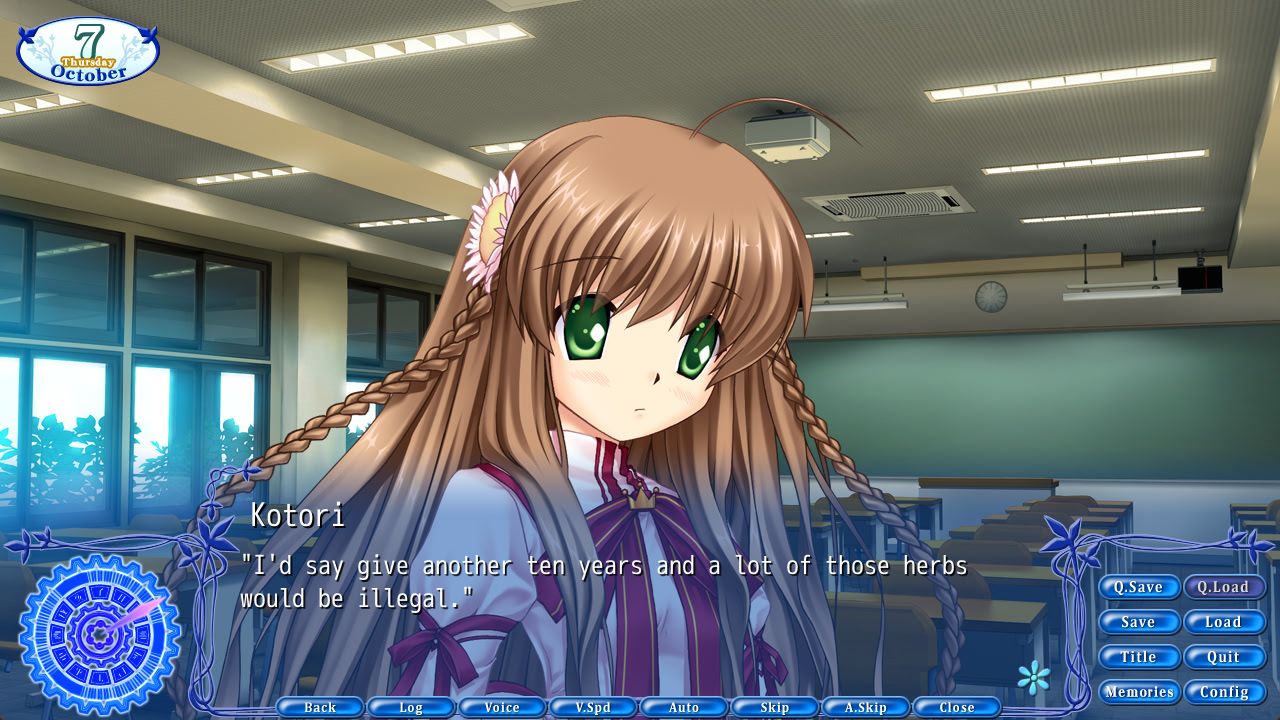Go Back to the previous line
This screenshot has height=720, width=1280.
tap(319, 707)
